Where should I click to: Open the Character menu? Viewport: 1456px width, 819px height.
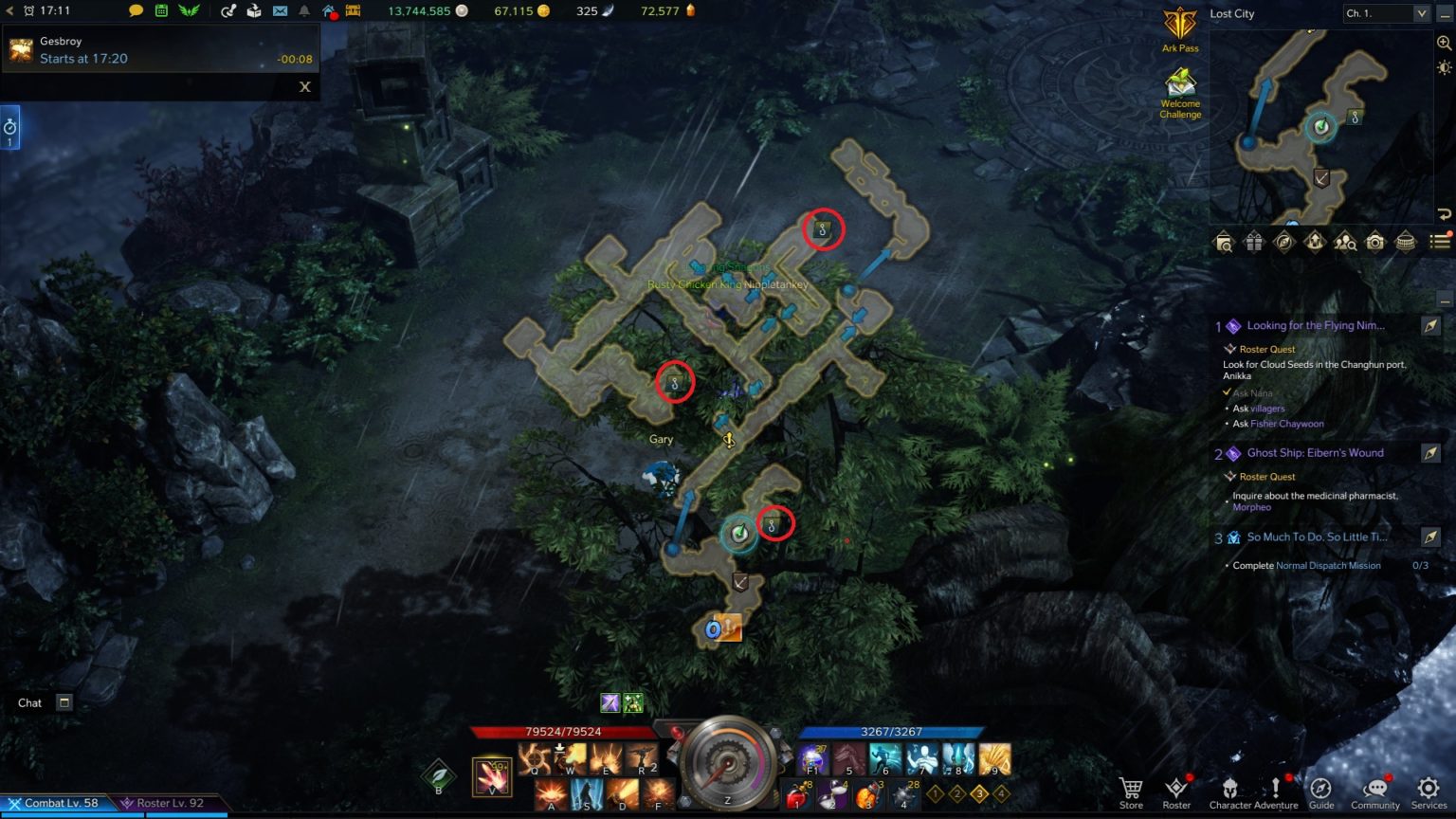1229,792
